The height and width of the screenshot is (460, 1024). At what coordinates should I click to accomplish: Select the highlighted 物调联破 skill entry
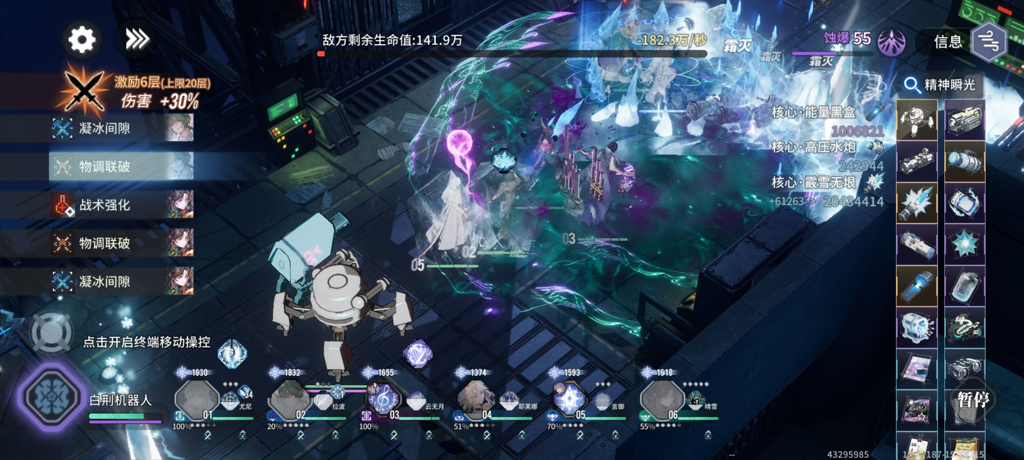pyautogui.click(x=121, y=166)
